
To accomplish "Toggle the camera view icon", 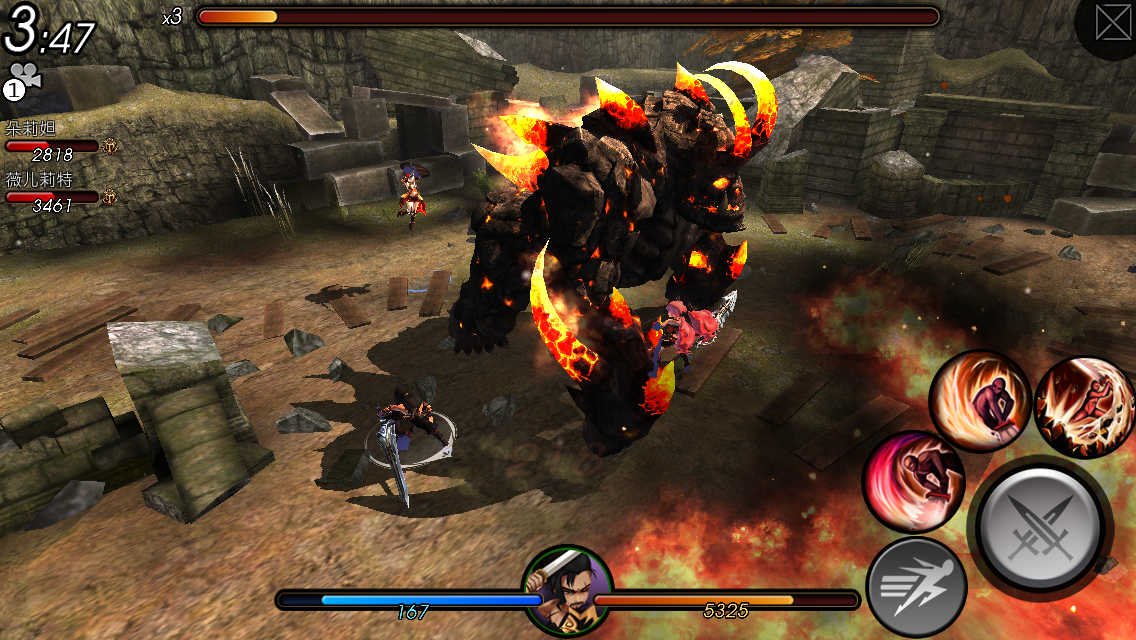I will (22, 80).
